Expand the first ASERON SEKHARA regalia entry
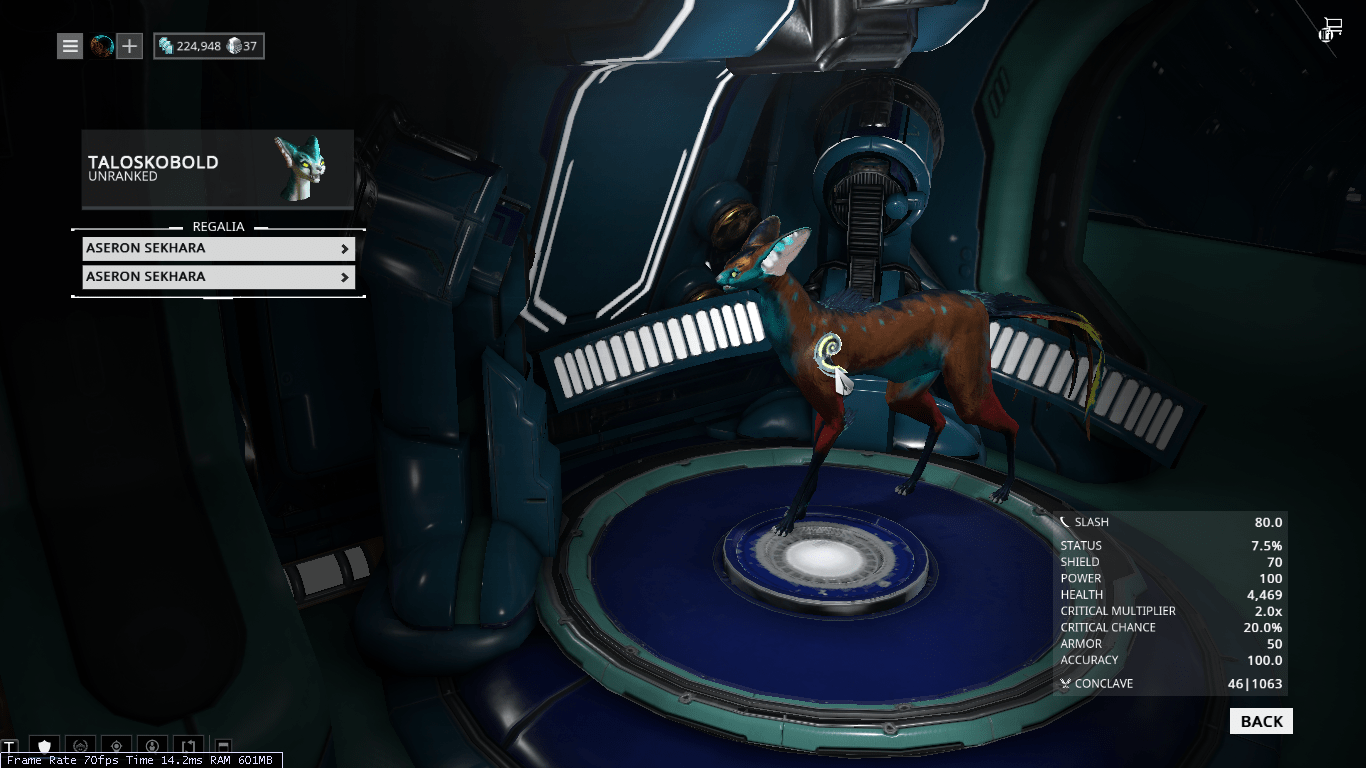This screenshot has width=1366, height=768. coord(218,248)
